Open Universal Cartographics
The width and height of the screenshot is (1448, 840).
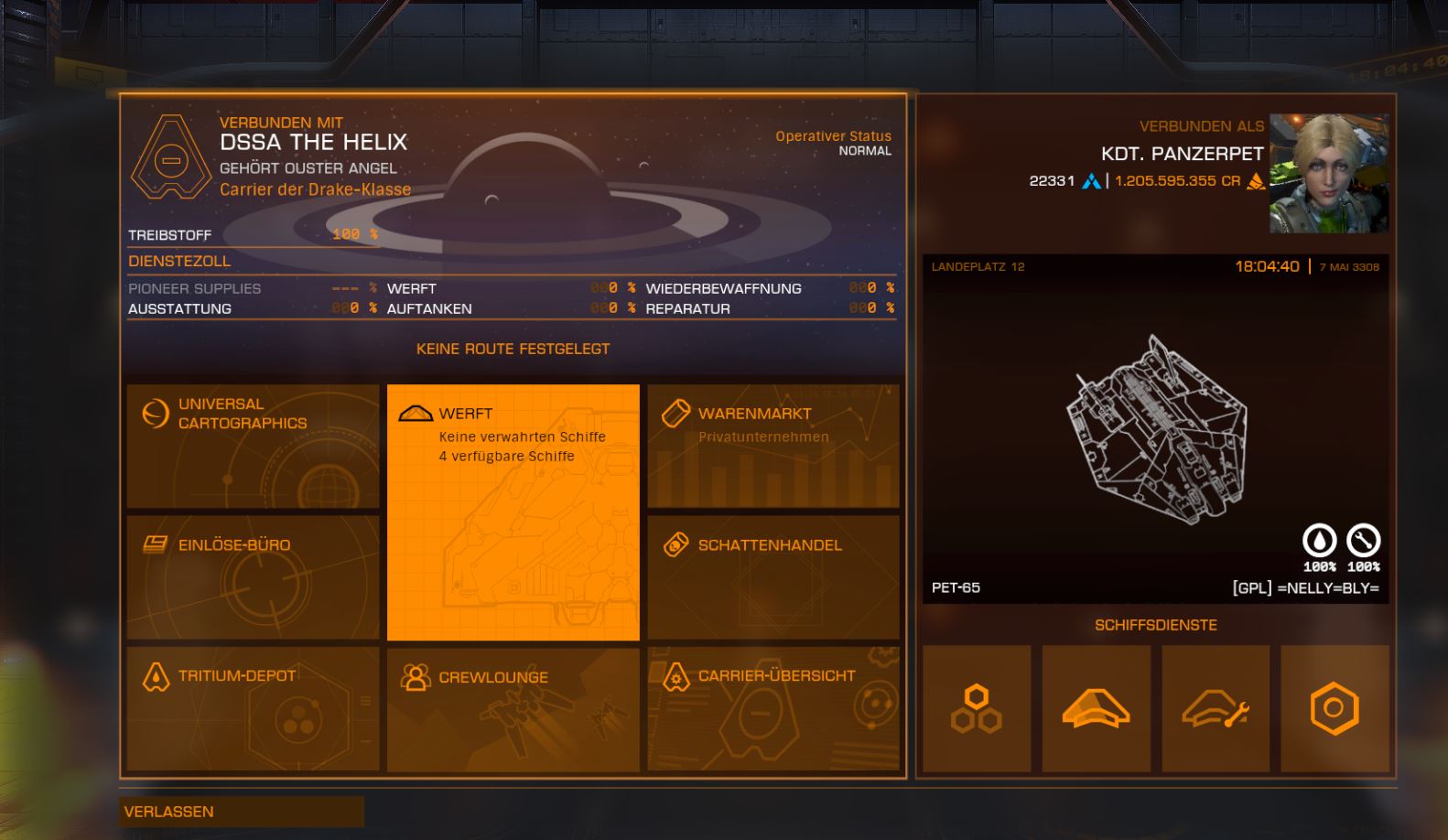[253, 447]
